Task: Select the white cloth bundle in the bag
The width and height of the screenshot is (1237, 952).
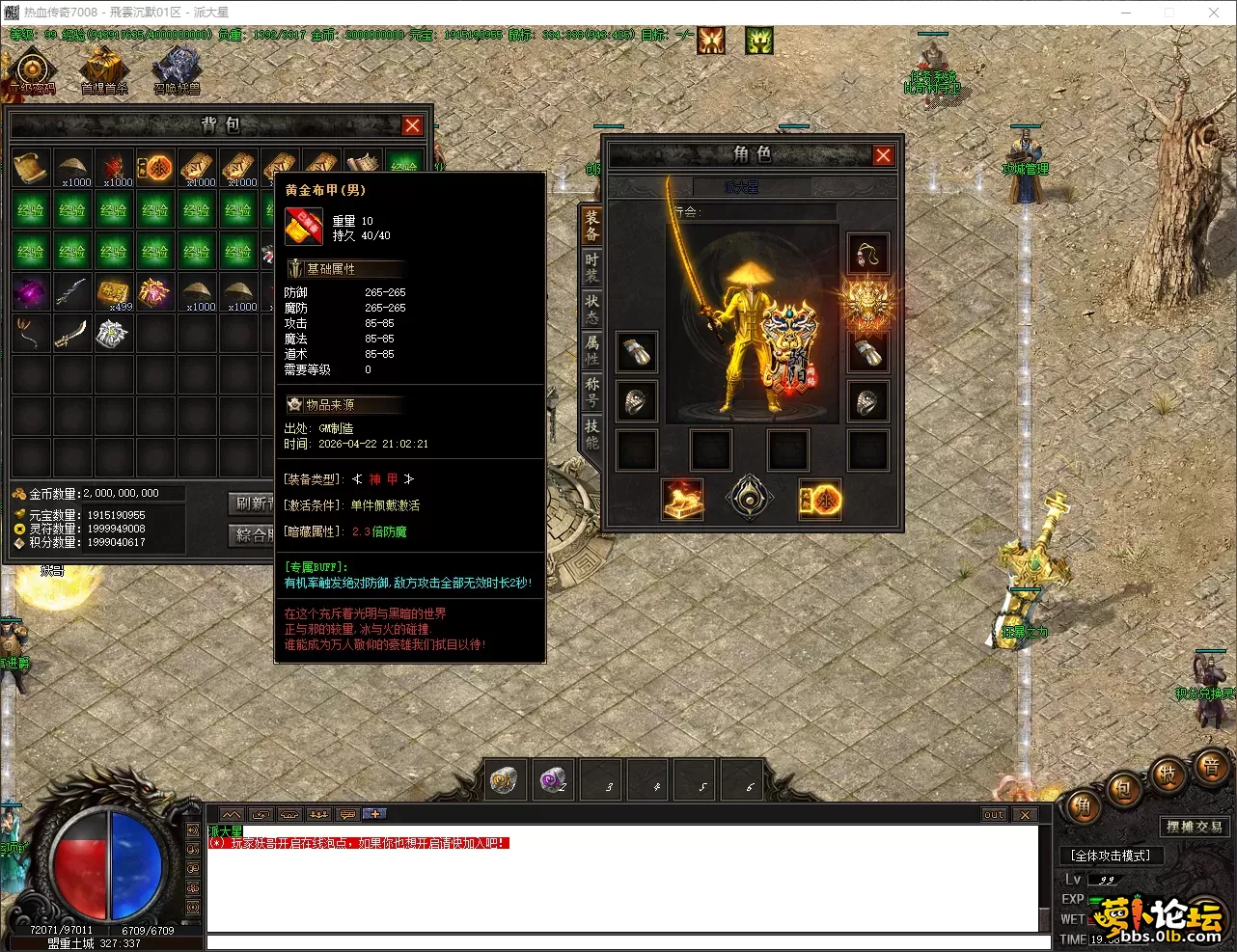Action: (113, 334)
